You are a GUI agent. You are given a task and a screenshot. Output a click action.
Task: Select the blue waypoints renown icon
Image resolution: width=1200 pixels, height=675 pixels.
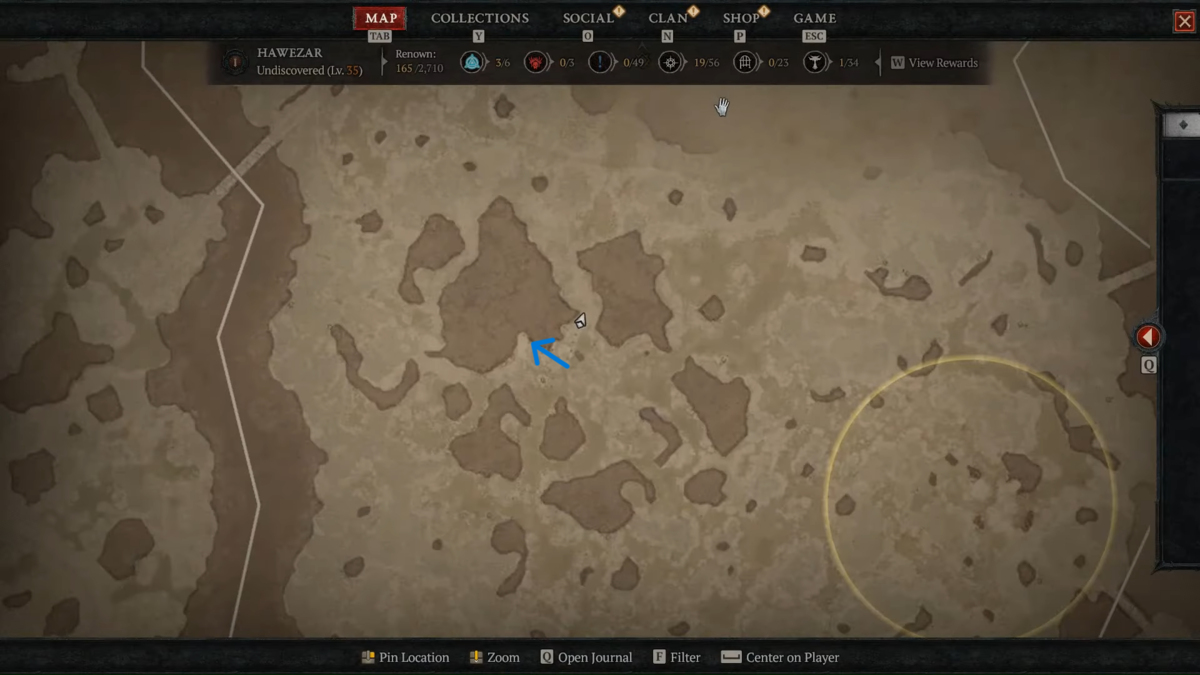click(471, 63)
